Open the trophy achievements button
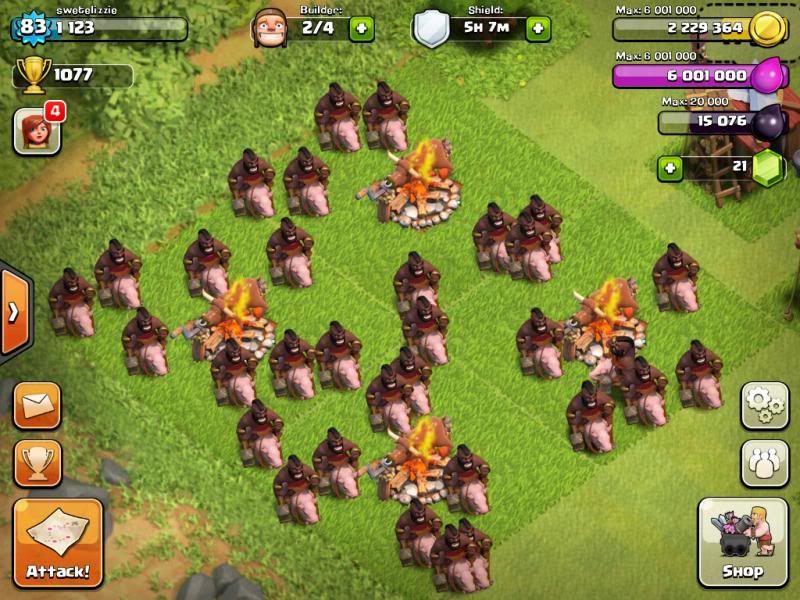 click(37, 462)
